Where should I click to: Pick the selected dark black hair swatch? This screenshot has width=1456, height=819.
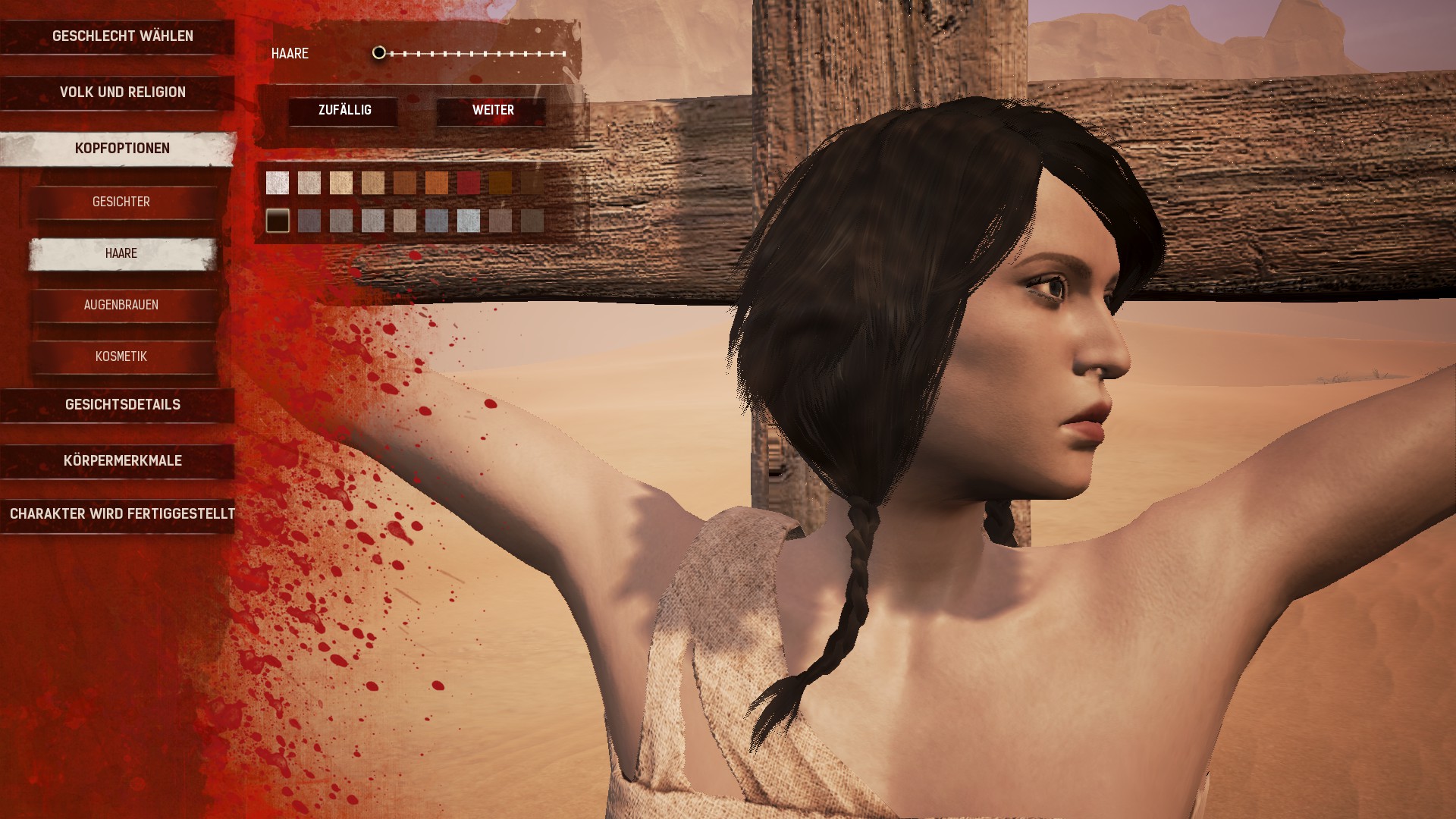point(278,221)
